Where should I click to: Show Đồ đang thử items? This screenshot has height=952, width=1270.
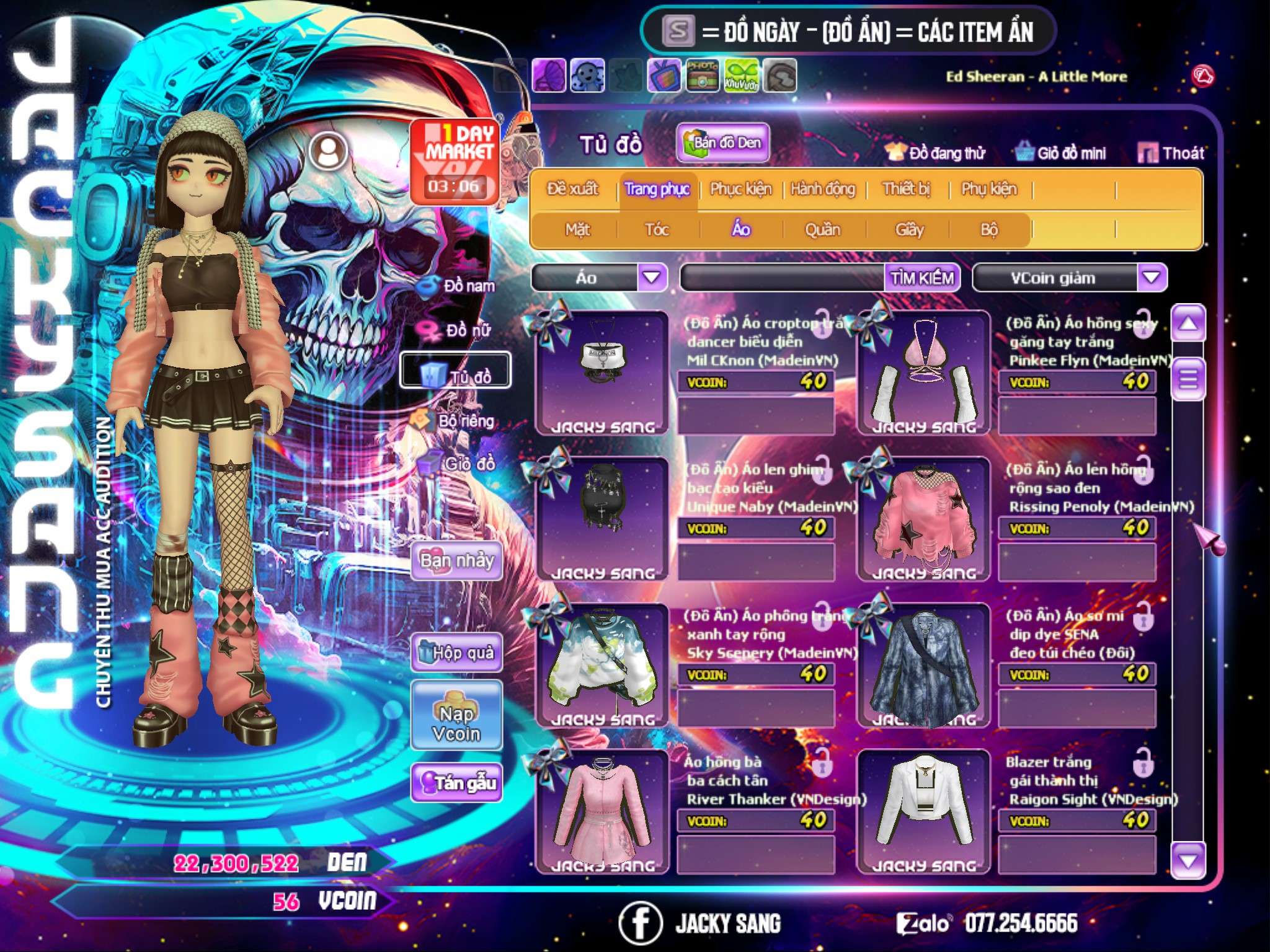pyautogui.click(x=935, y=153)
